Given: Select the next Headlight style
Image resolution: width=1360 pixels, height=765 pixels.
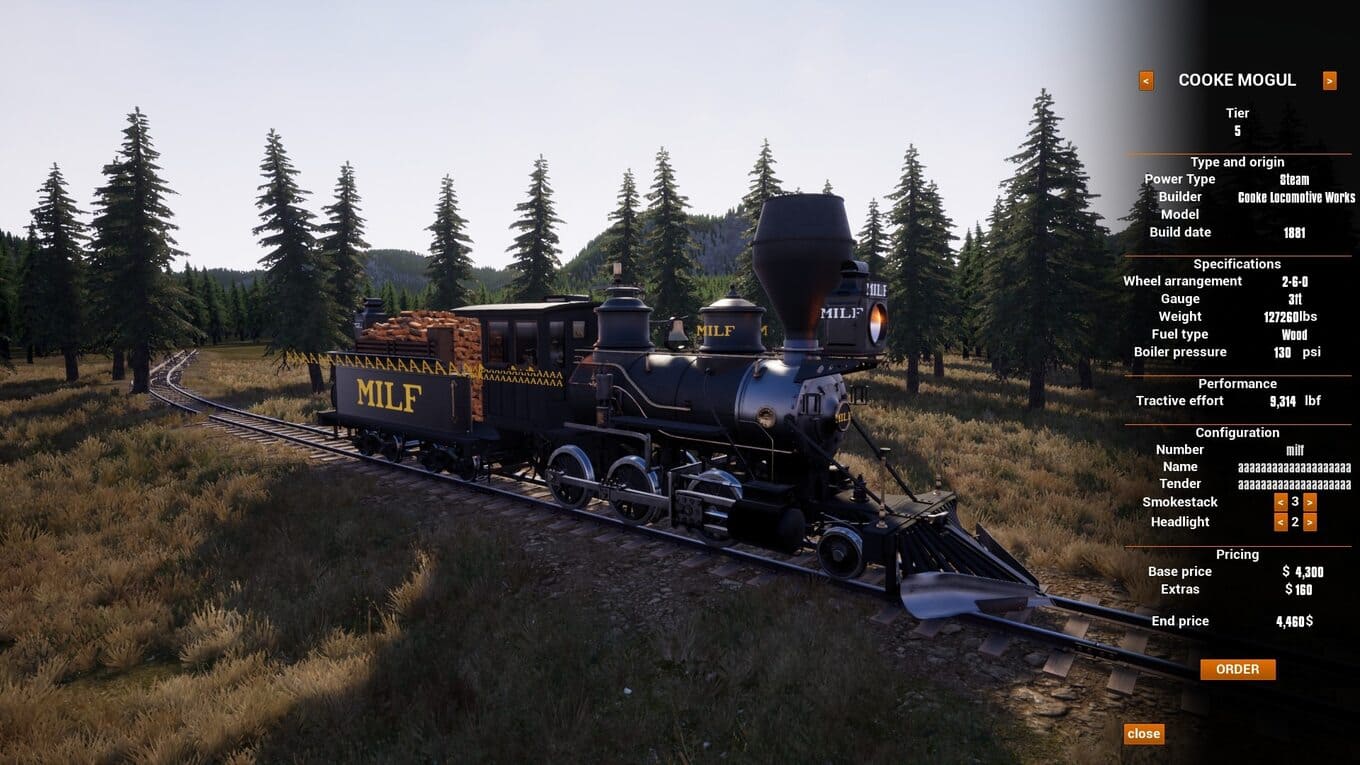Looking at the screenshot, I should tap(1310, 522).
